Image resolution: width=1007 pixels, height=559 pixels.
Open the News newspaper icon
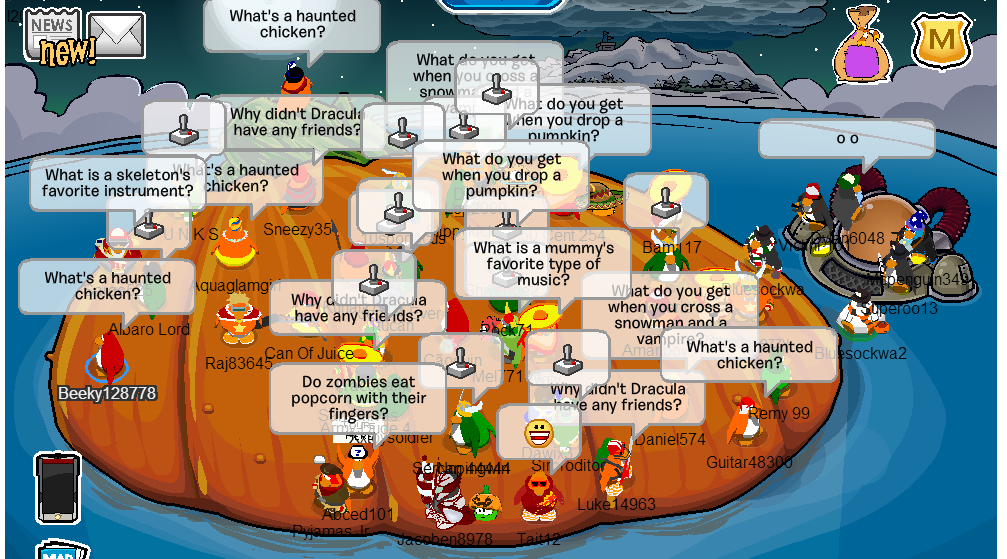(x=52, y=30)
